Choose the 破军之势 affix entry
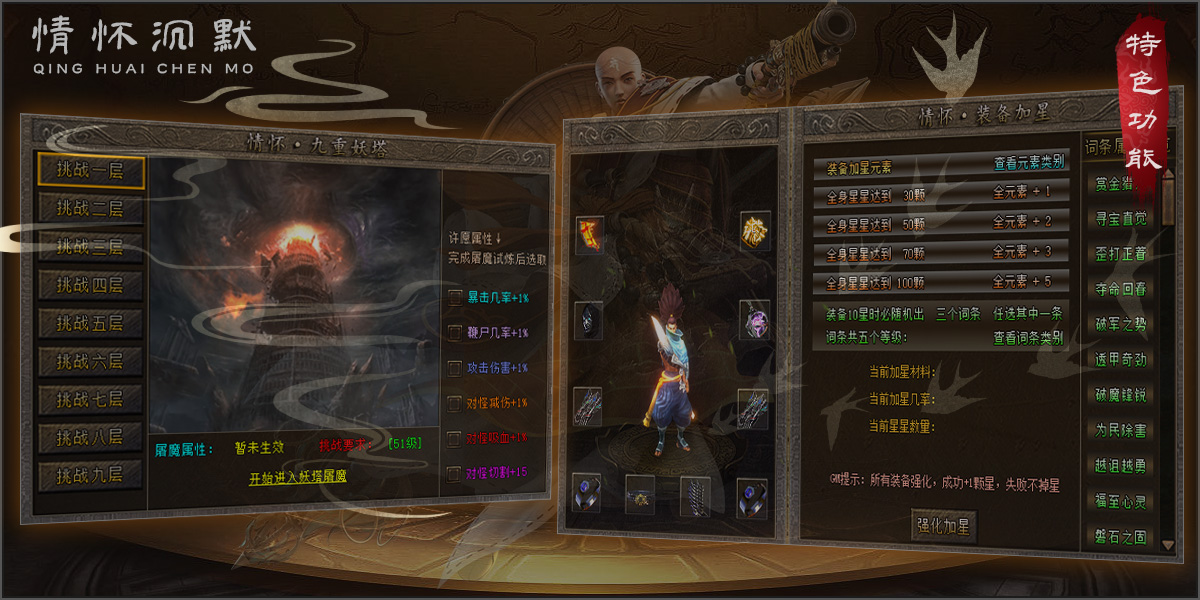The height and width of the screenshot is (600, 1200). click(x=1120, y=324)
